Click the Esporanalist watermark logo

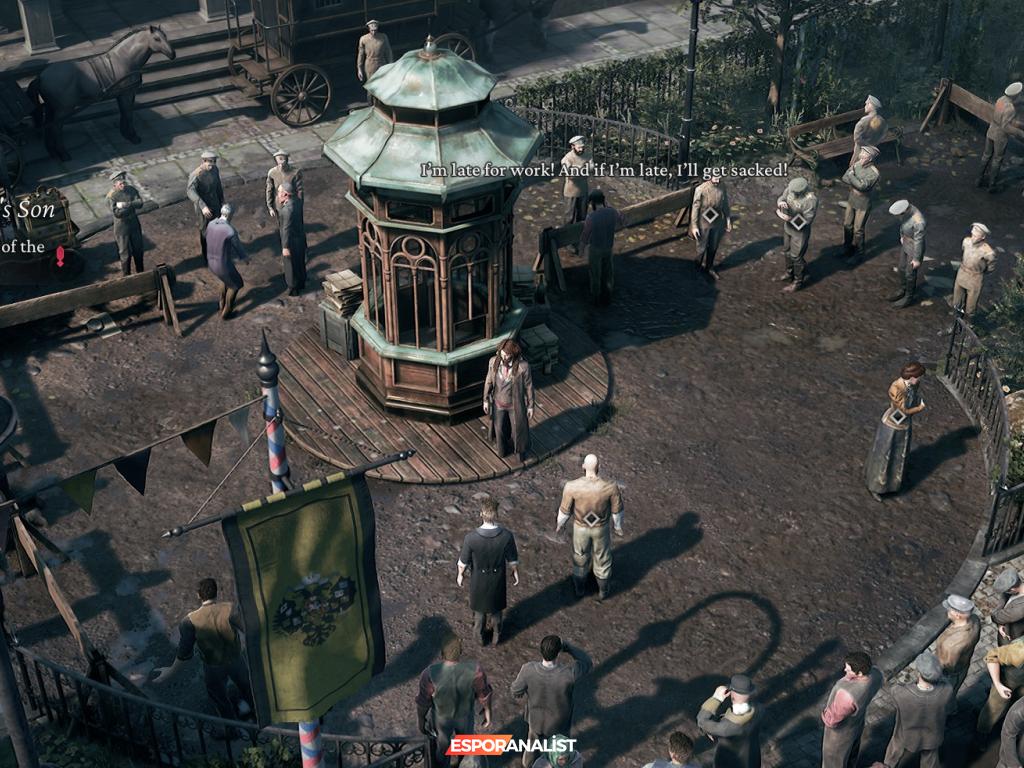click(511, 745)
